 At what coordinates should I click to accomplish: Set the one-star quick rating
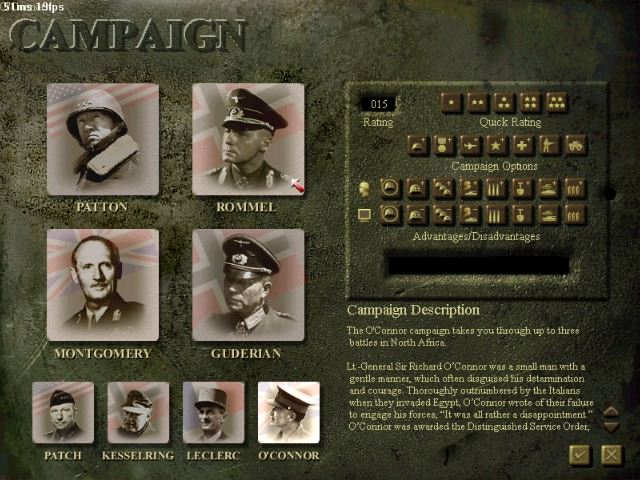coord(452,103)
